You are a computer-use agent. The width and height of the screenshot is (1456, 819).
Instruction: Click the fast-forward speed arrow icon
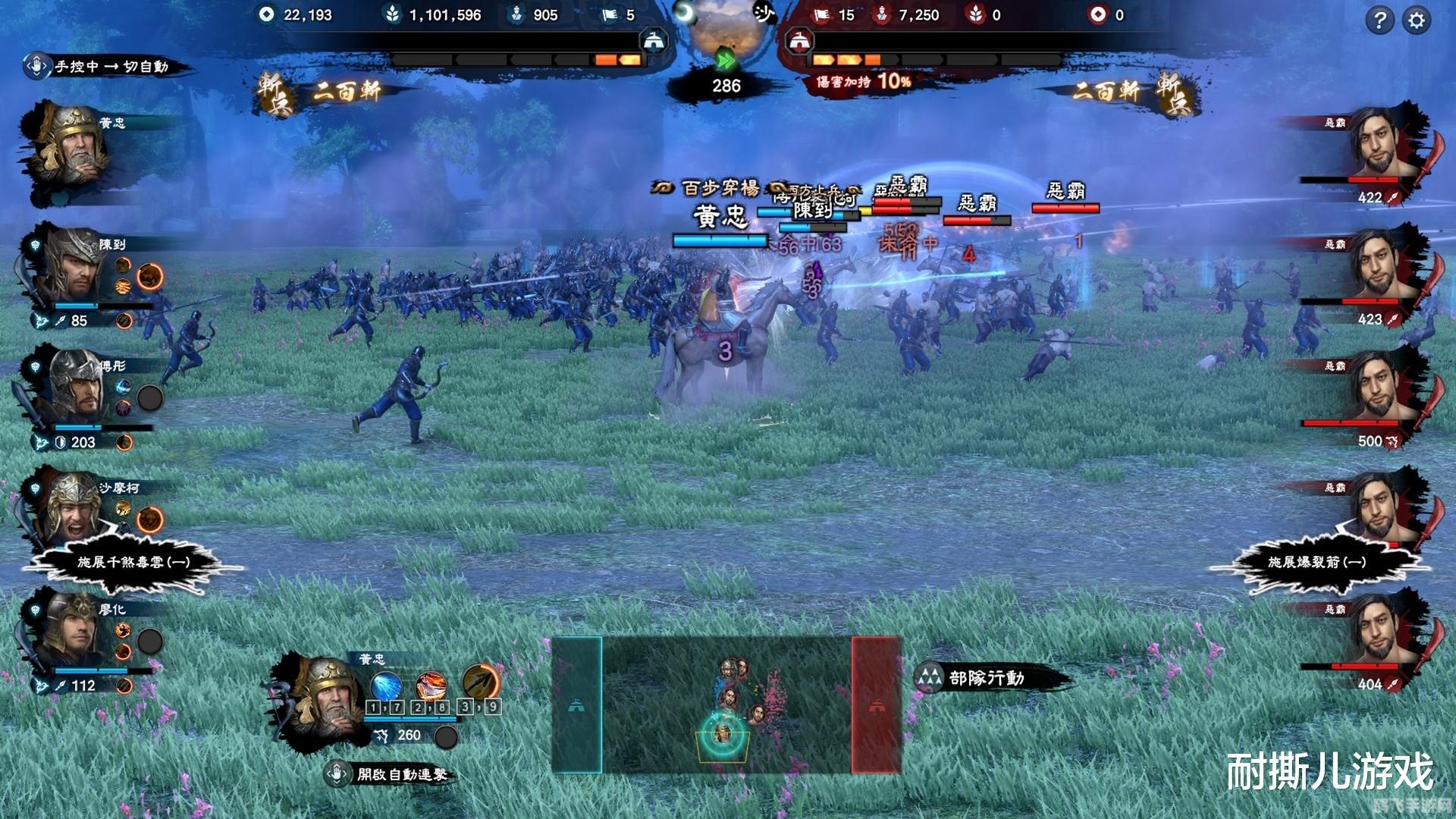pyautogui.click(x=726, y=59)
